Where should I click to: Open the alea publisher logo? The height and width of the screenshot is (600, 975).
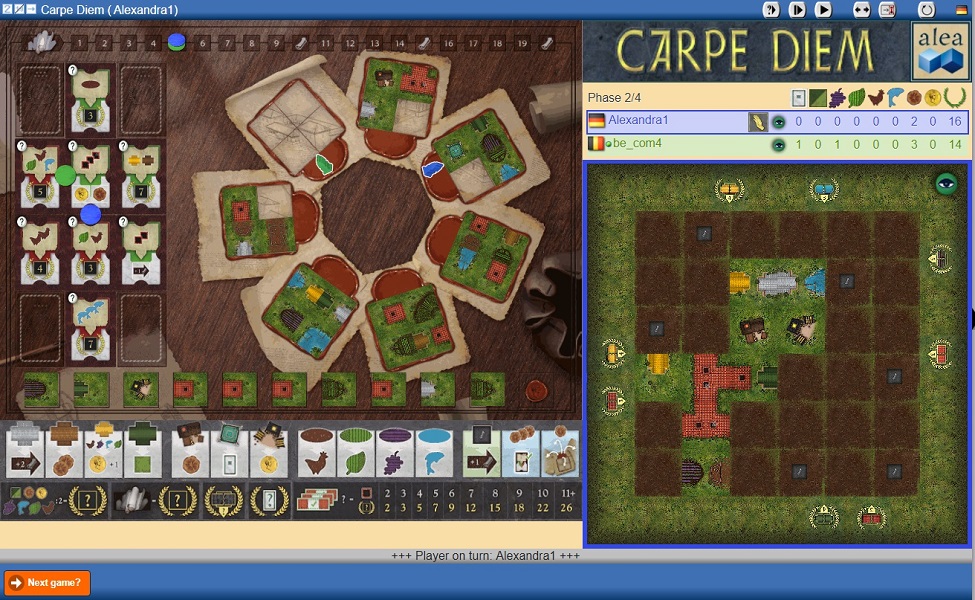(939, 51)
